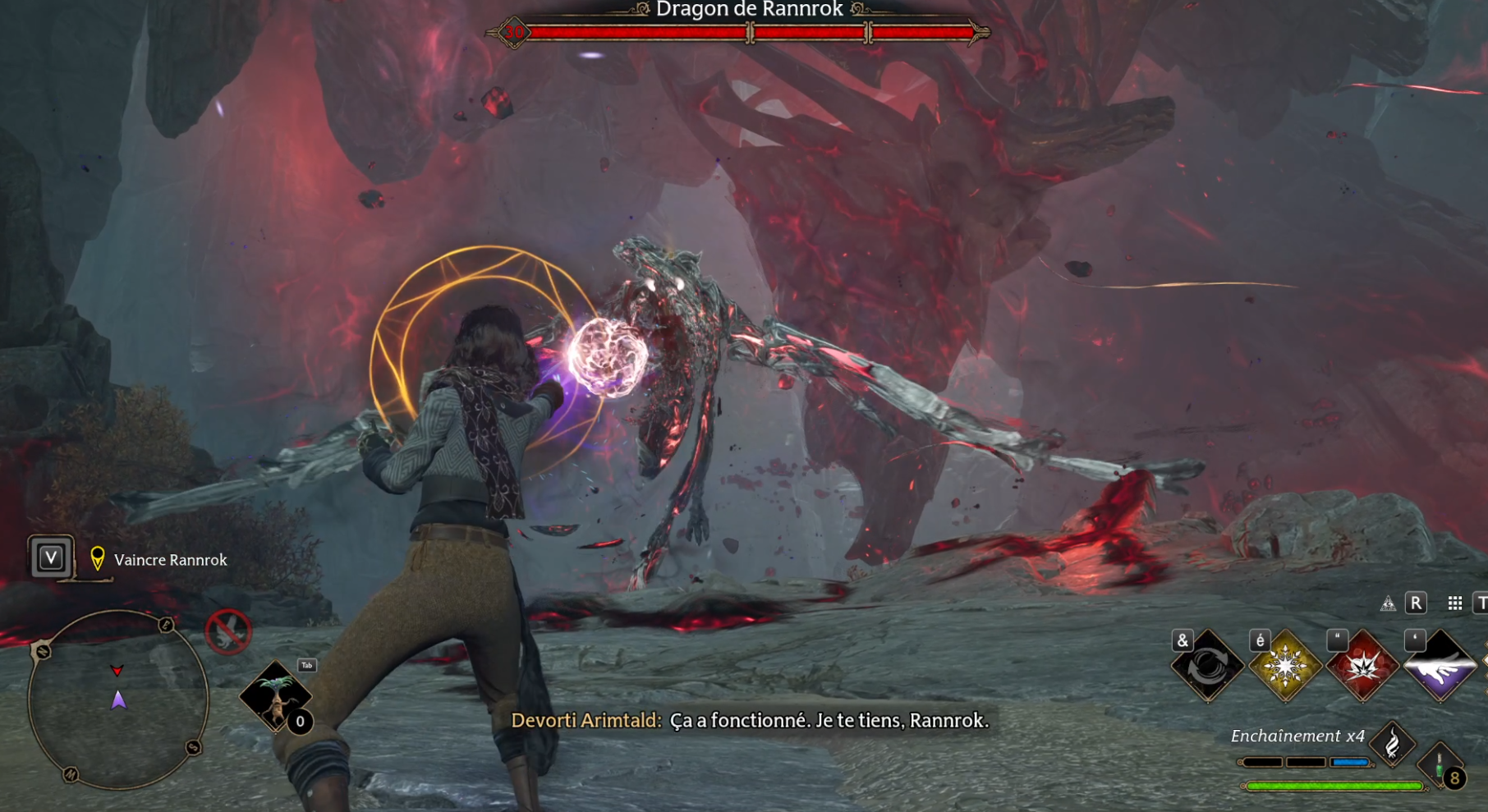Click the crossed-out bird mount icon

click(227, 631)
